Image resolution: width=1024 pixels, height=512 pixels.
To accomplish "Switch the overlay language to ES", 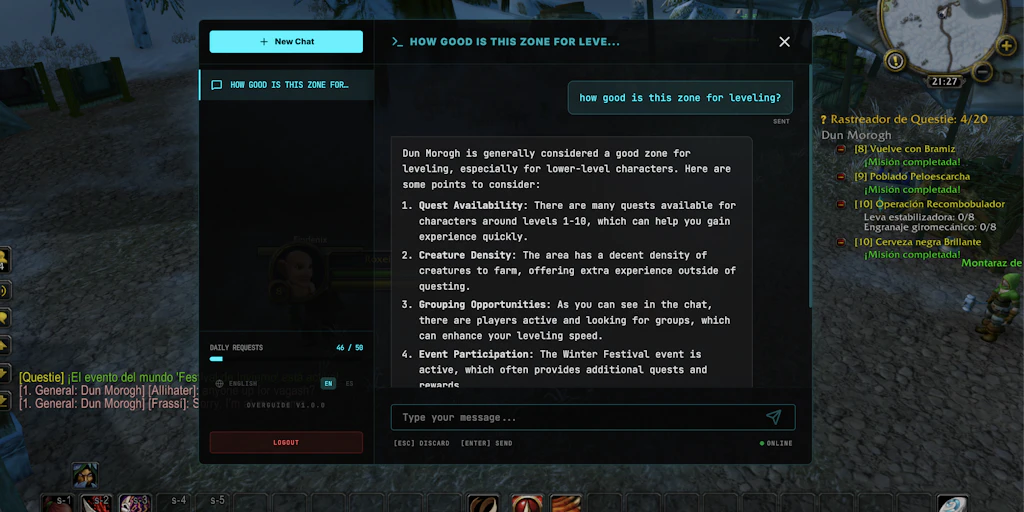I will coord(349,383).
